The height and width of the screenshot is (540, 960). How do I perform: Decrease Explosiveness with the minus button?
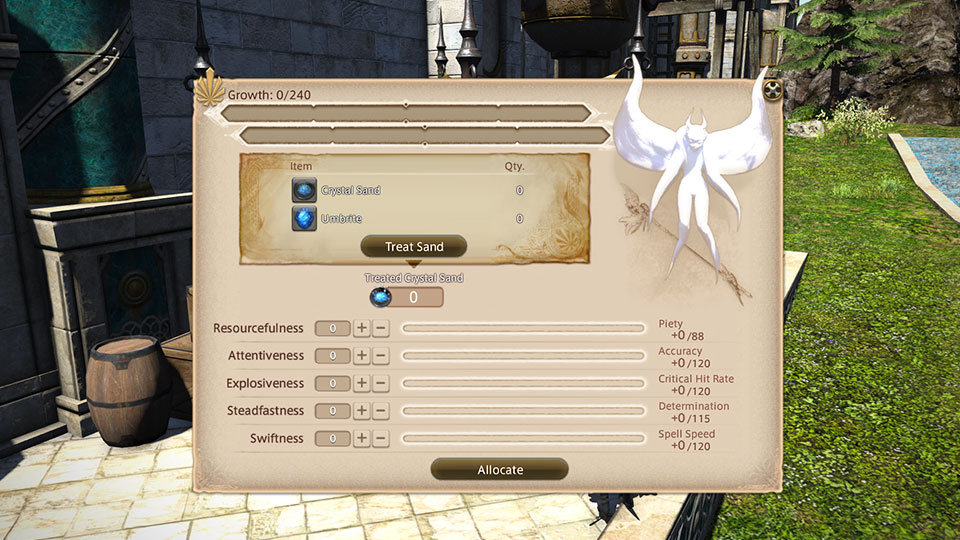click(x=380, y=383)
